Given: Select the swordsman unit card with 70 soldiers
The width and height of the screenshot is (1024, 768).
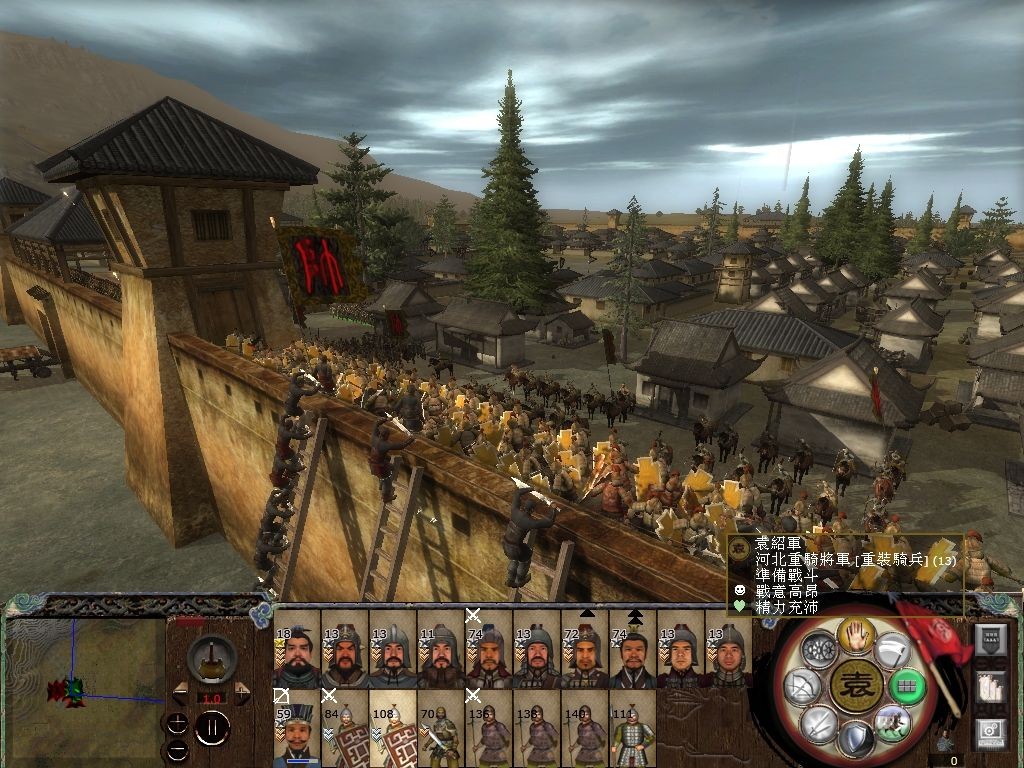Looking at the screenshot, I should 440,729.
